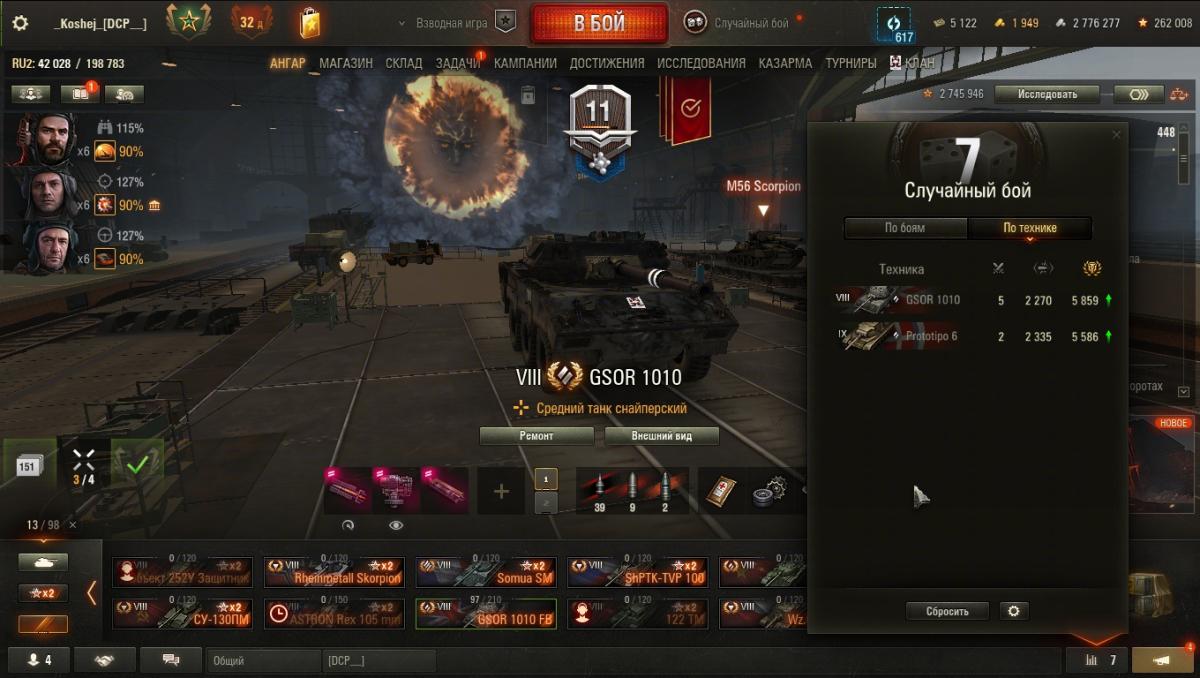Open statistics panel settings gear
Screen dimensions: 1200x678
(x=1014, y=611)
